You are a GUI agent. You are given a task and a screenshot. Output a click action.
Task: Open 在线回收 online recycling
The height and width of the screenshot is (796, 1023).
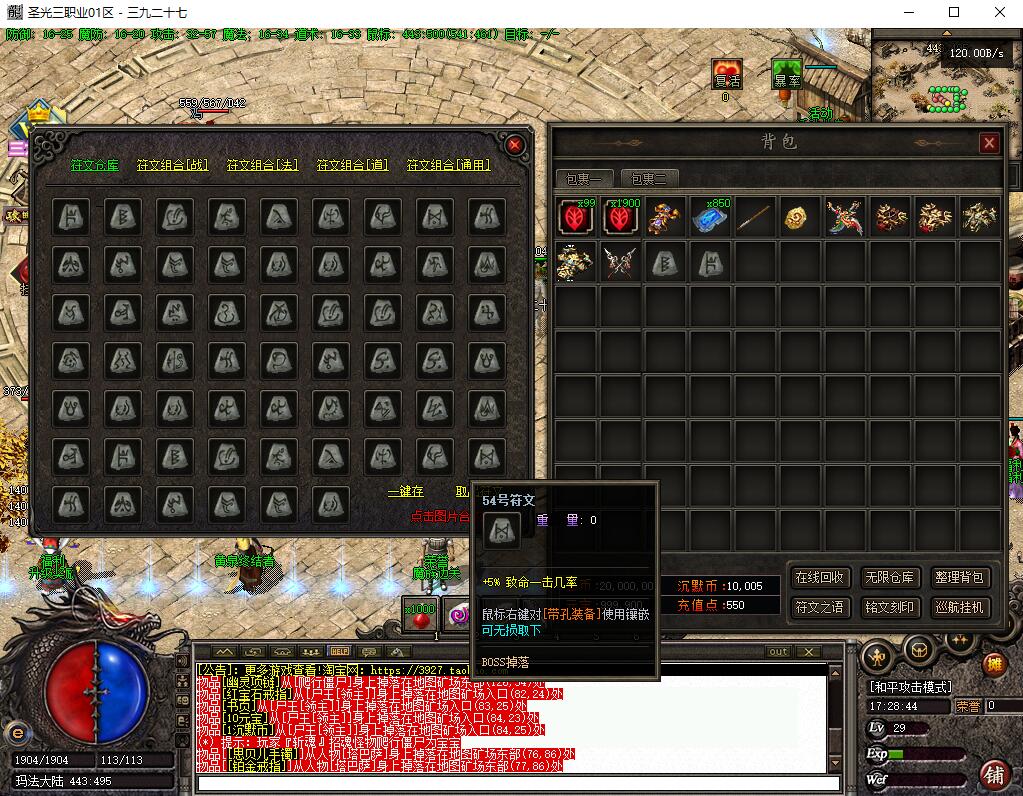click(x=819, y=578)
